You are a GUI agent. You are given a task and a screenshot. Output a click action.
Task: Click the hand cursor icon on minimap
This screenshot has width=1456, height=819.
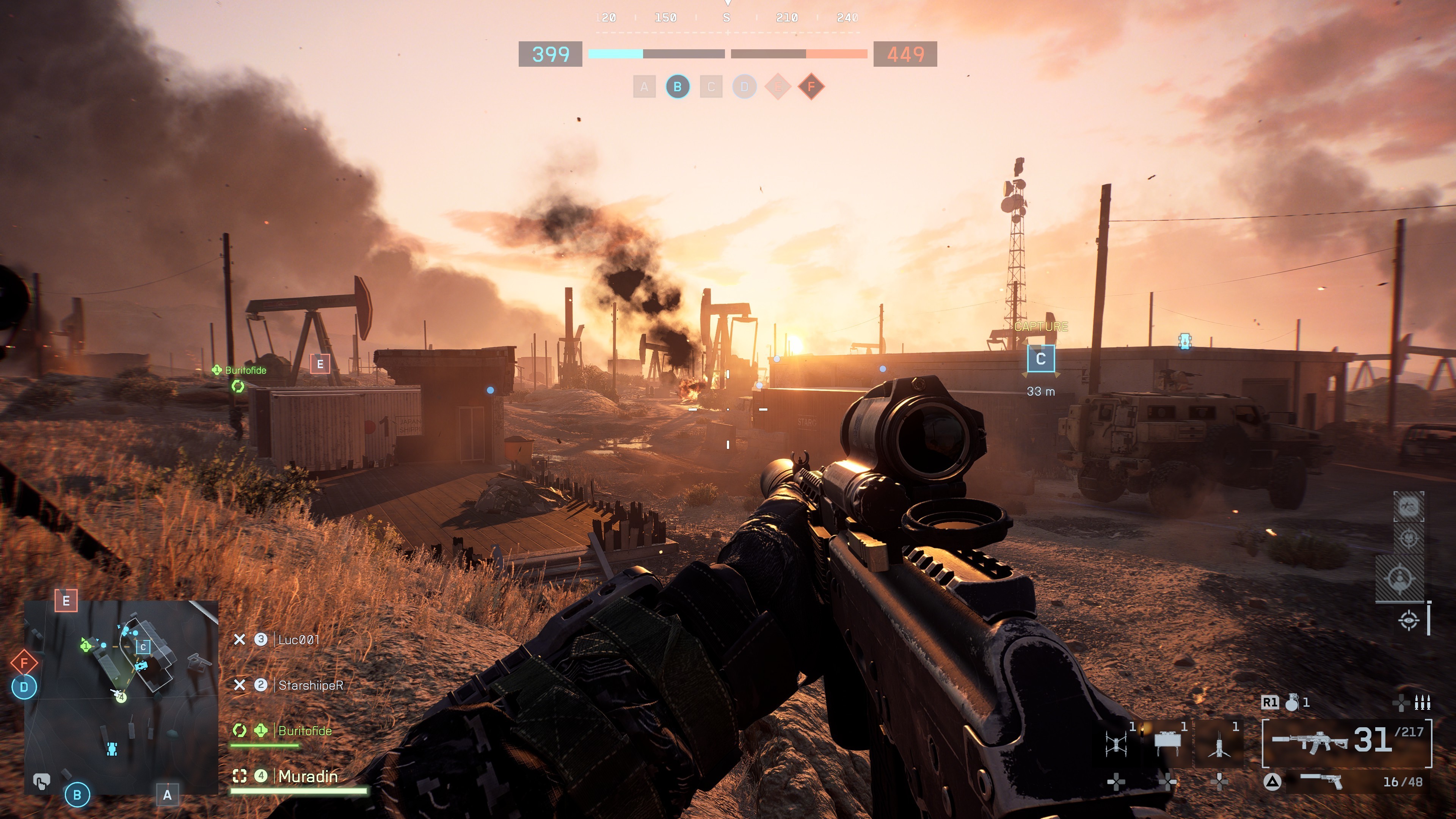[41, 782]
